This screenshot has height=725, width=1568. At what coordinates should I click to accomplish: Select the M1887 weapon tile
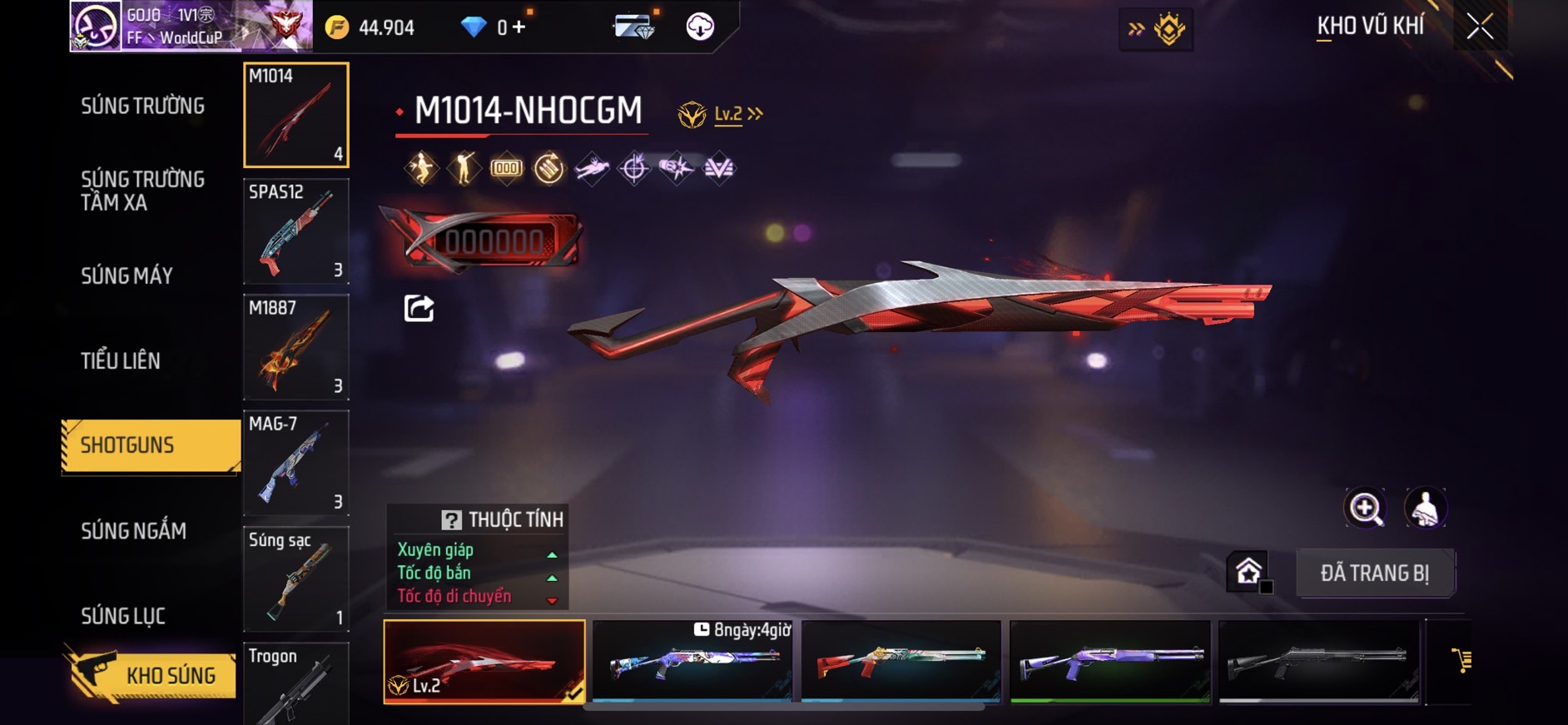[x=295, y=347]
